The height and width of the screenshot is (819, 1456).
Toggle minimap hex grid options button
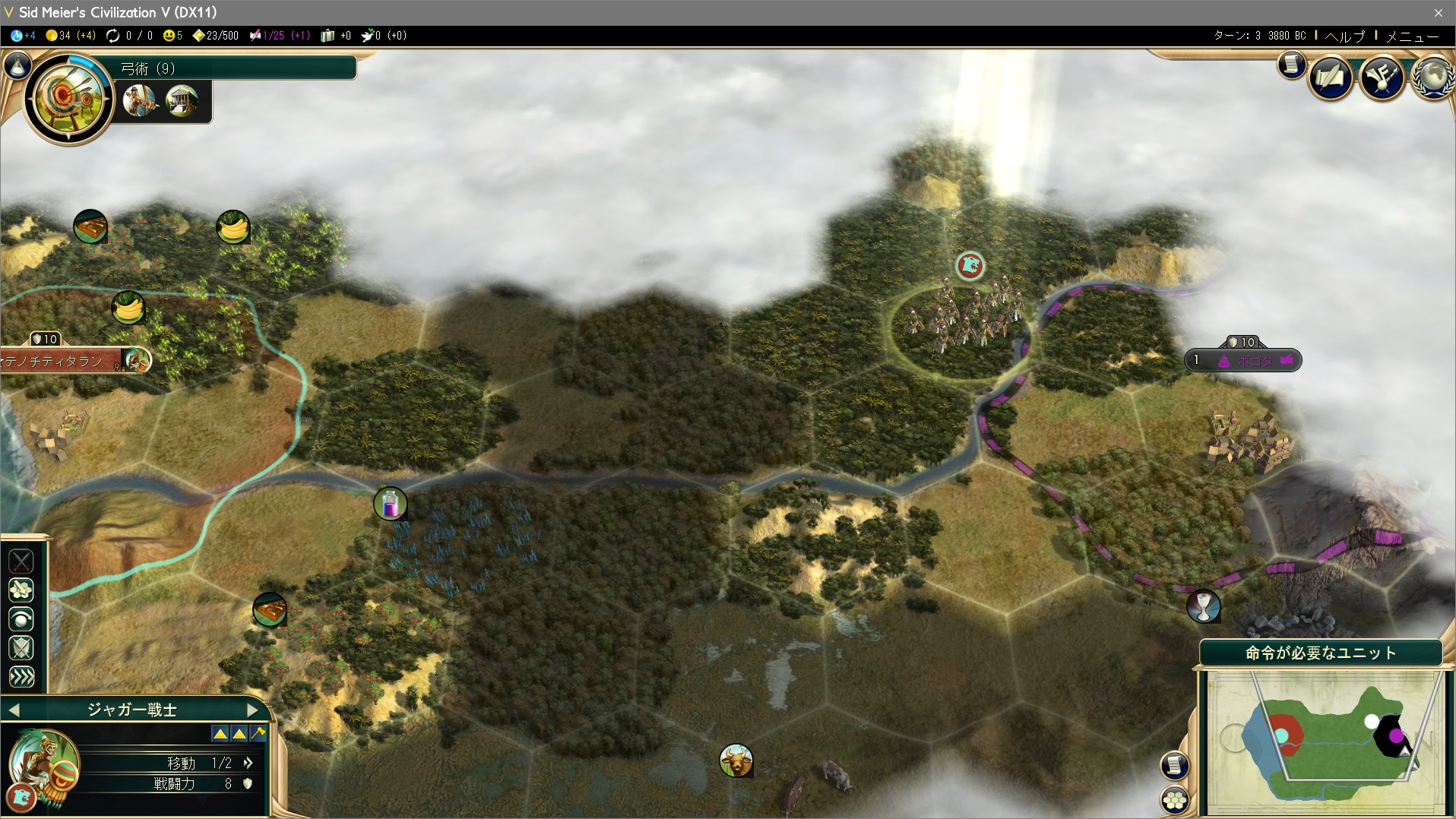click(1175, 800)
